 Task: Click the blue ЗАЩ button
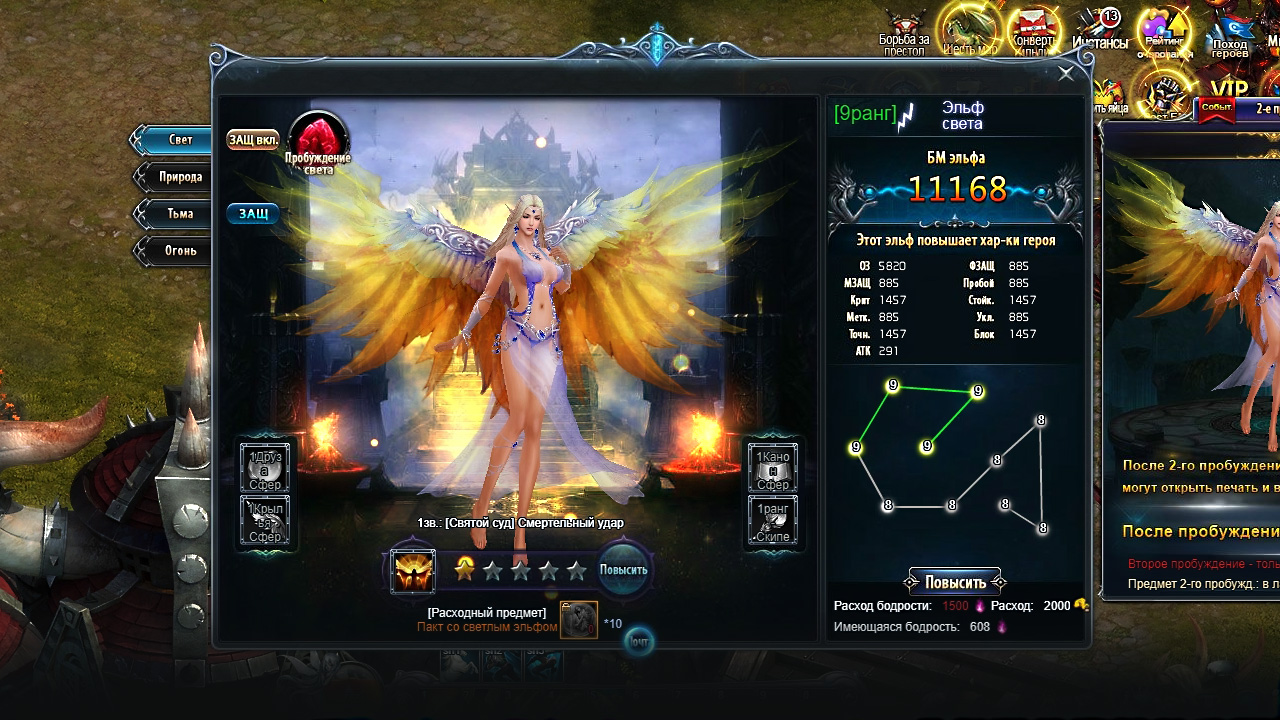pos(253,213)
